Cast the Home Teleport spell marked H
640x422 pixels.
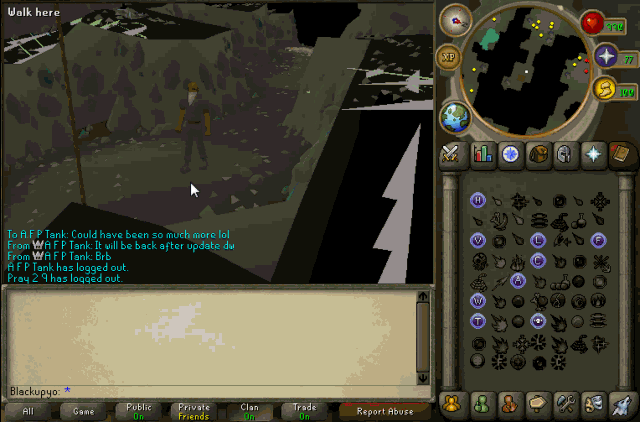[x=478, y=200]
